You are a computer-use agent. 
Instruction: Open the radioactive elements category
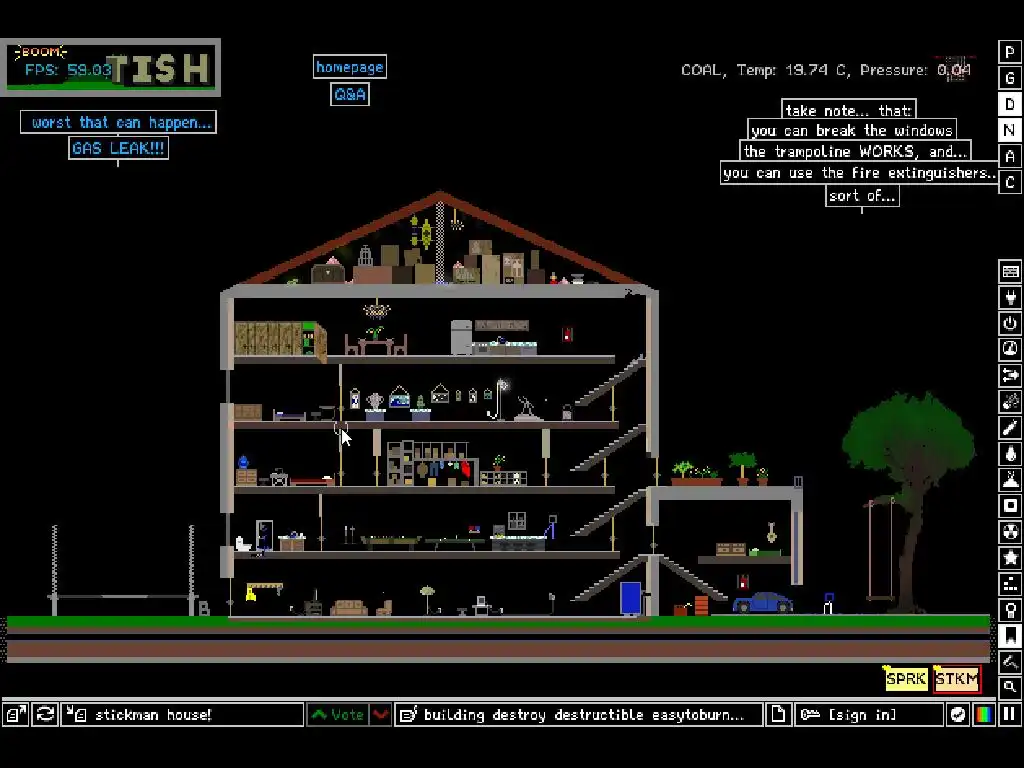click(x=1010, y=531)
